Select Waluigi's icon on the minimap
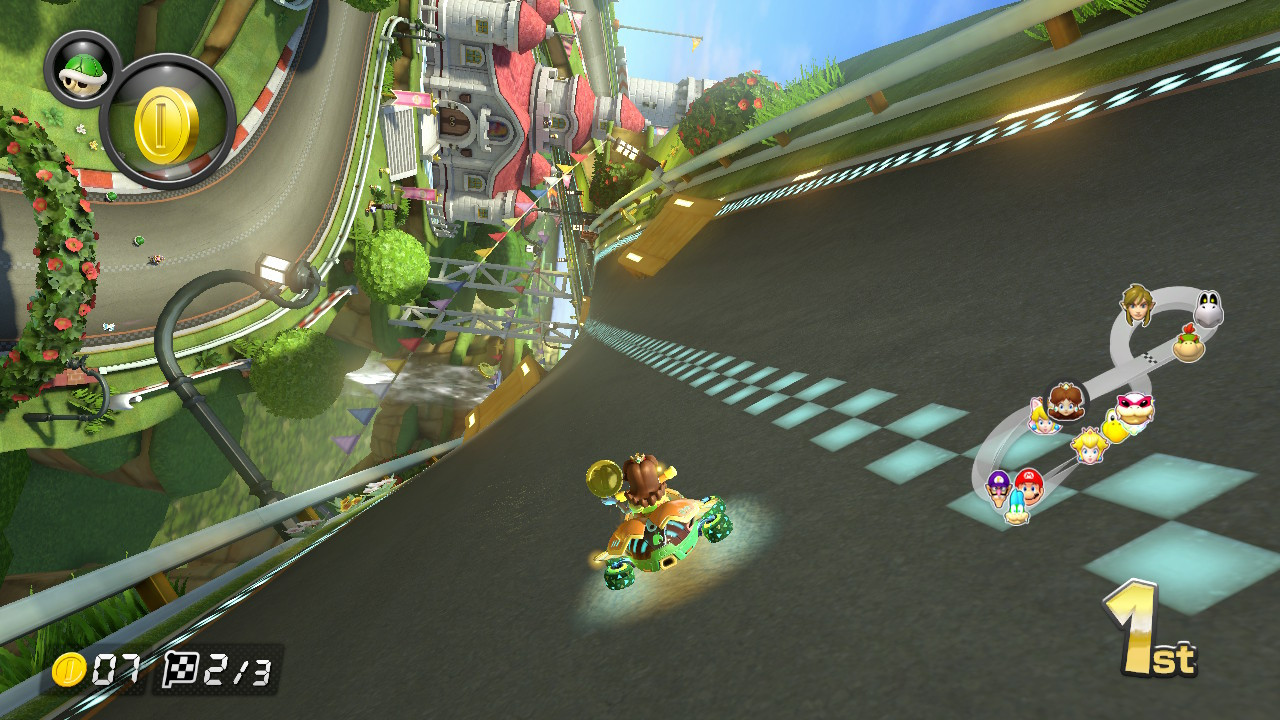Screen dimensions: 1280x720 997,488
